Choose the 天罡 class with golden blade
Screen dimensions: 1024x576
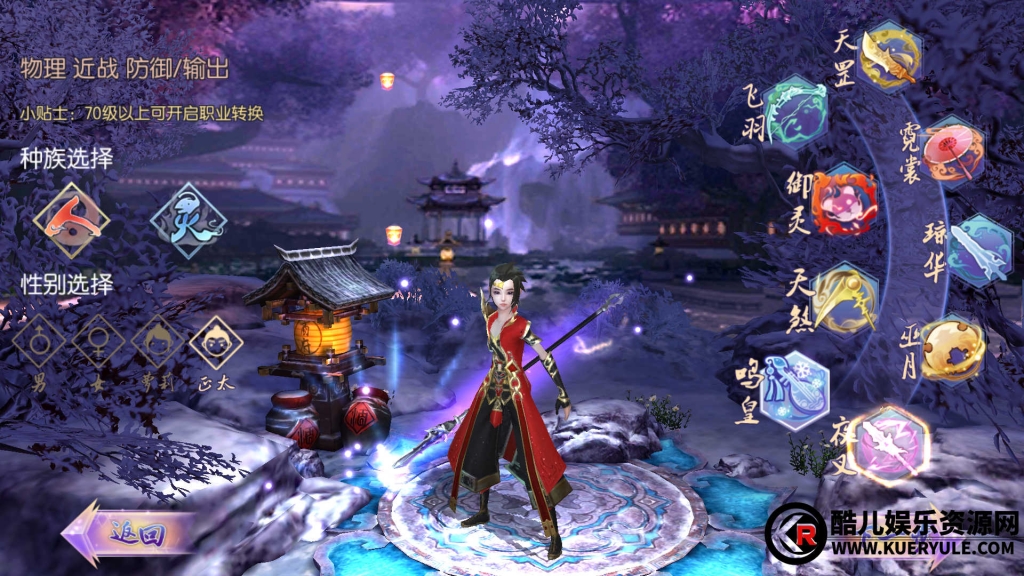889,57
